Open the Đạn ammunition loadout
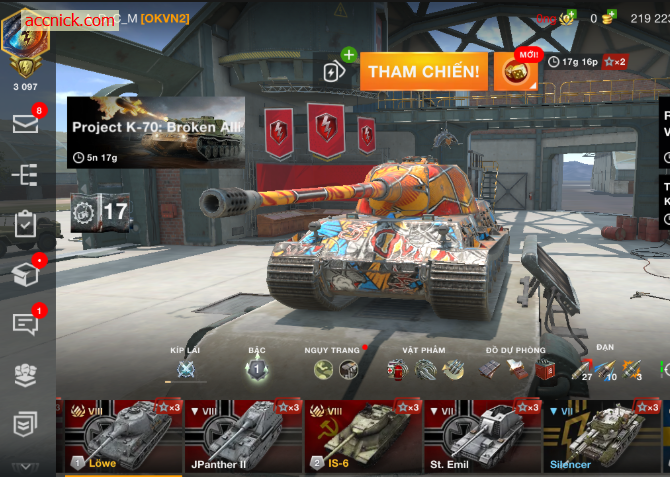 point(608,370)
